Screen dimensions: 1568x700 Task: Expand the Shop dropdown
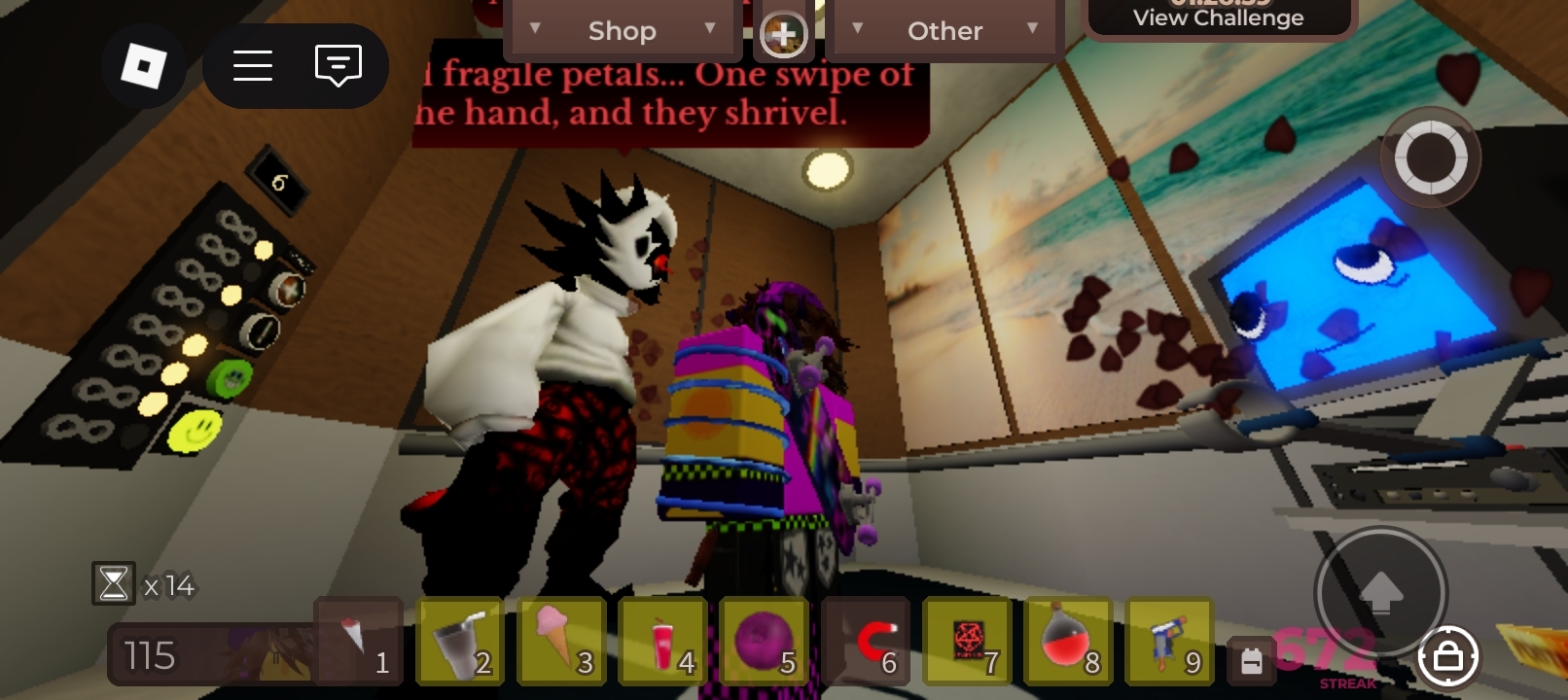pos(623,31)
